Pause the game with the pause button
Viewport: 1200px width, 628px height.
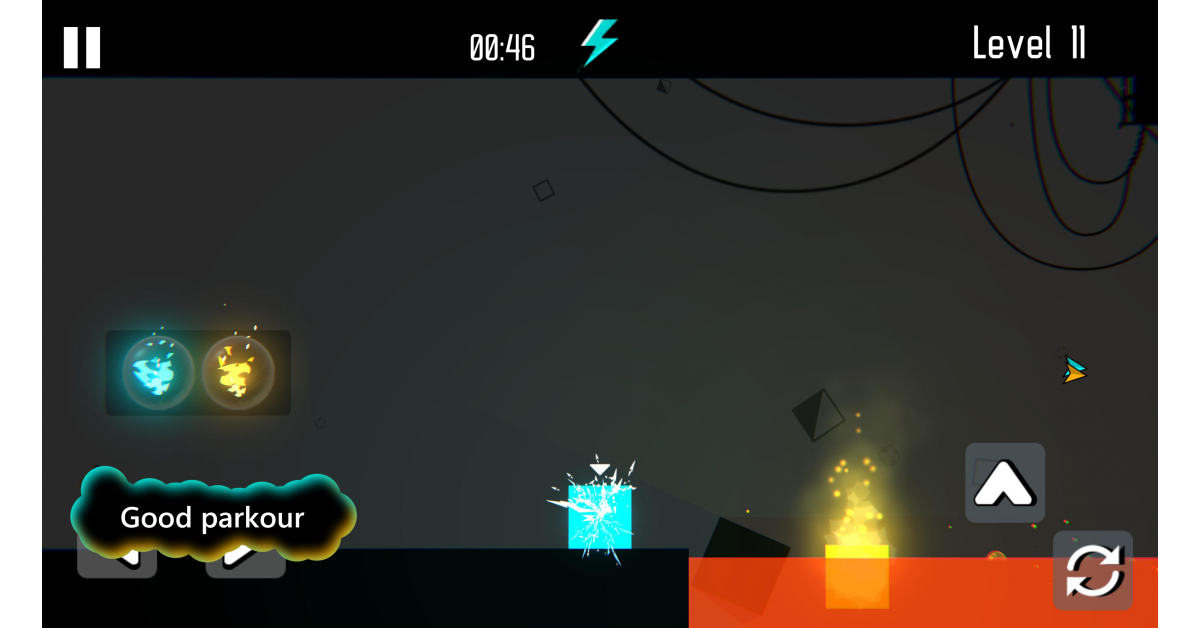pyautogui.click(x=82, y=47)
